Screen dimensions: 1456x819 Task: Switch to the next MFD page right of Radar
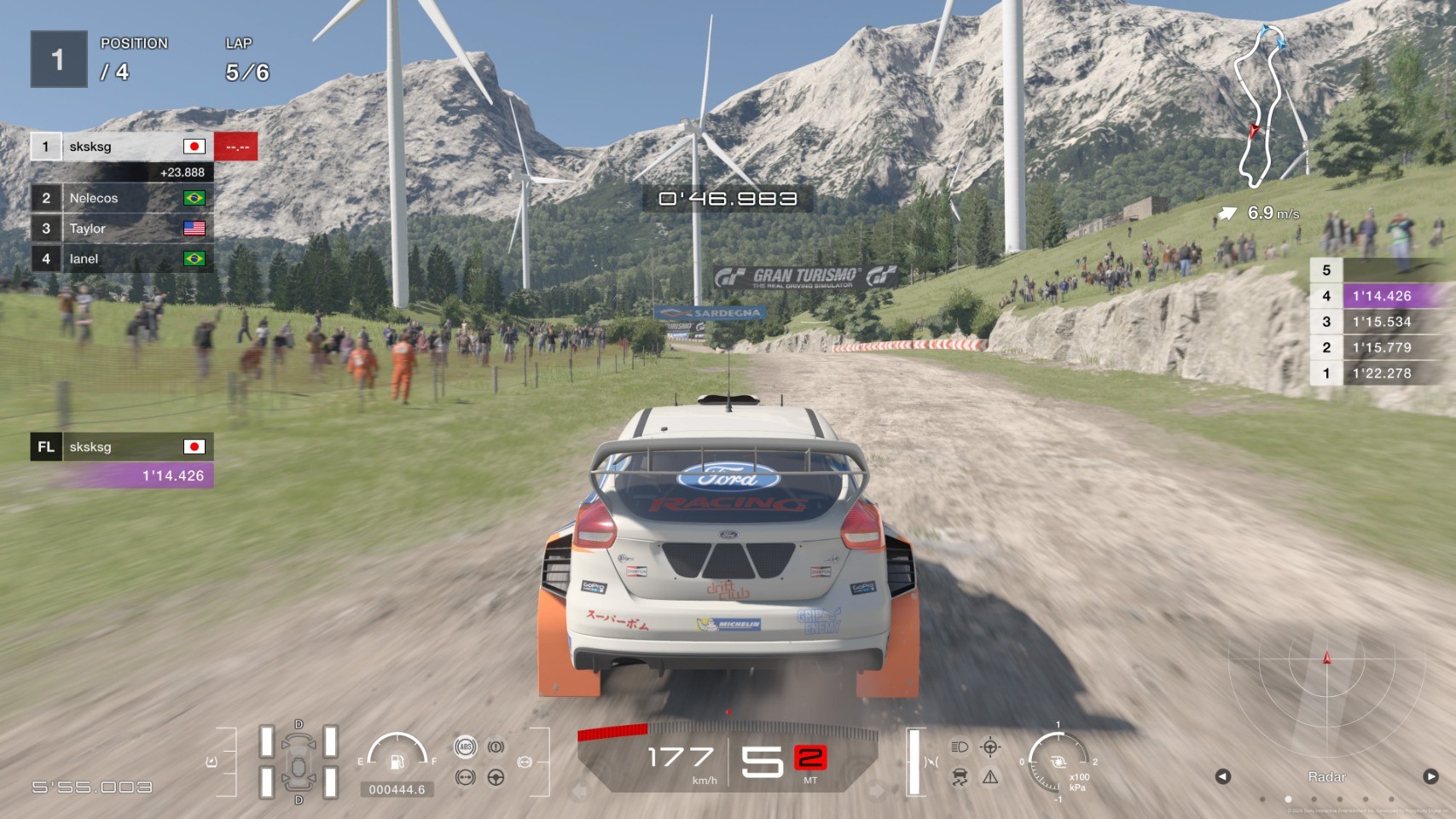(1430, 776)
